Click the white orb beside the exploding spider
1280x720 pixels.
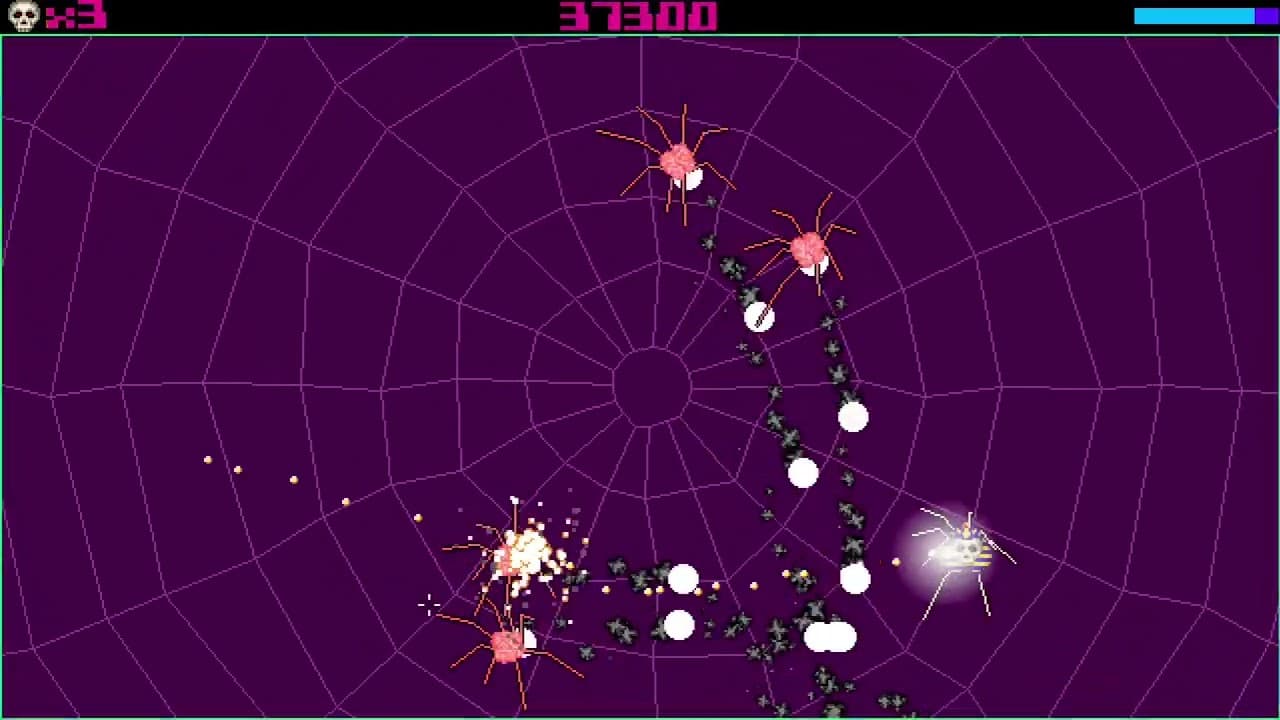point(683,578)
